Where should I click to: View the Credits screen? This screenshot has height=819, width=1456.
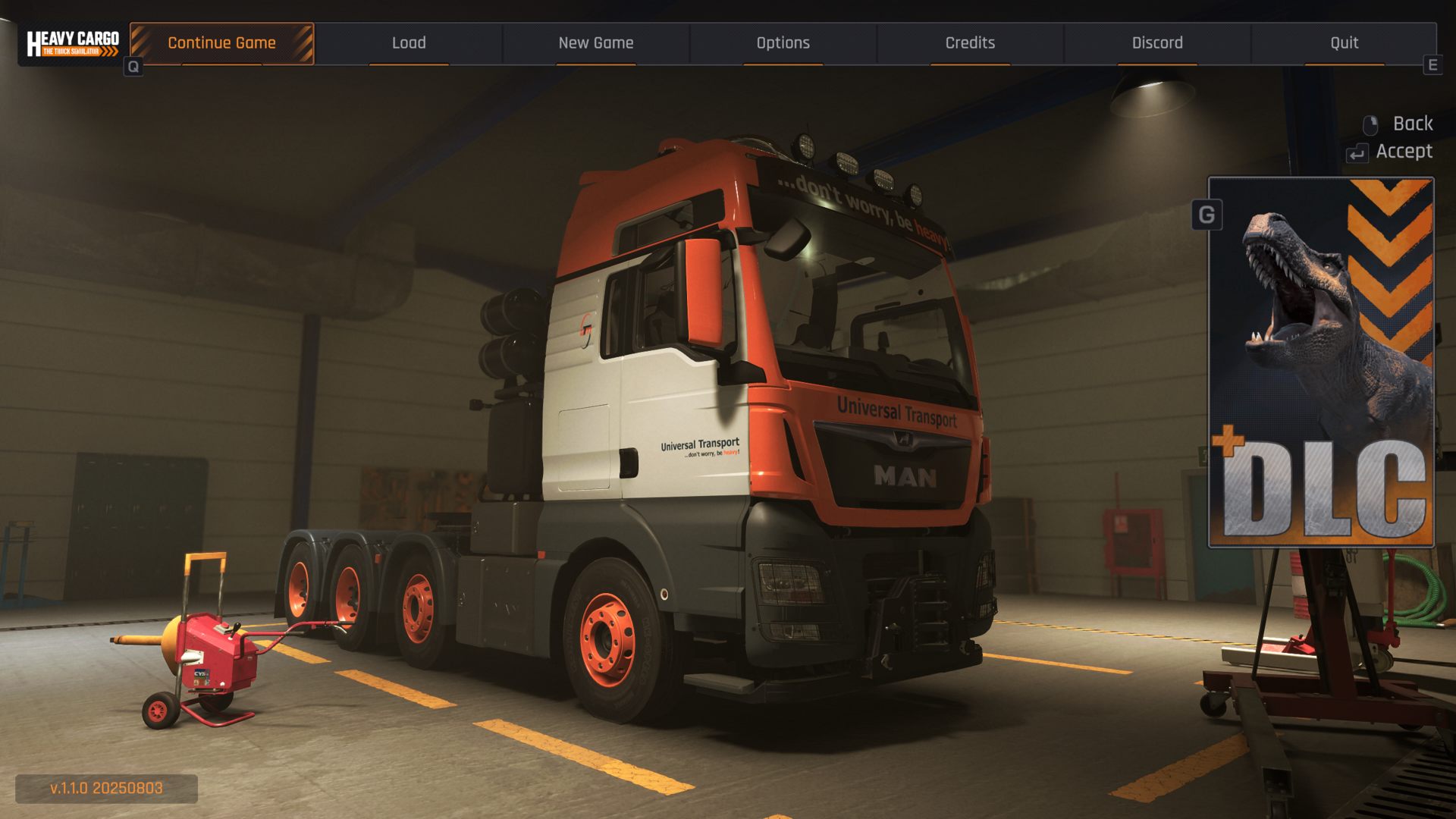970,43
